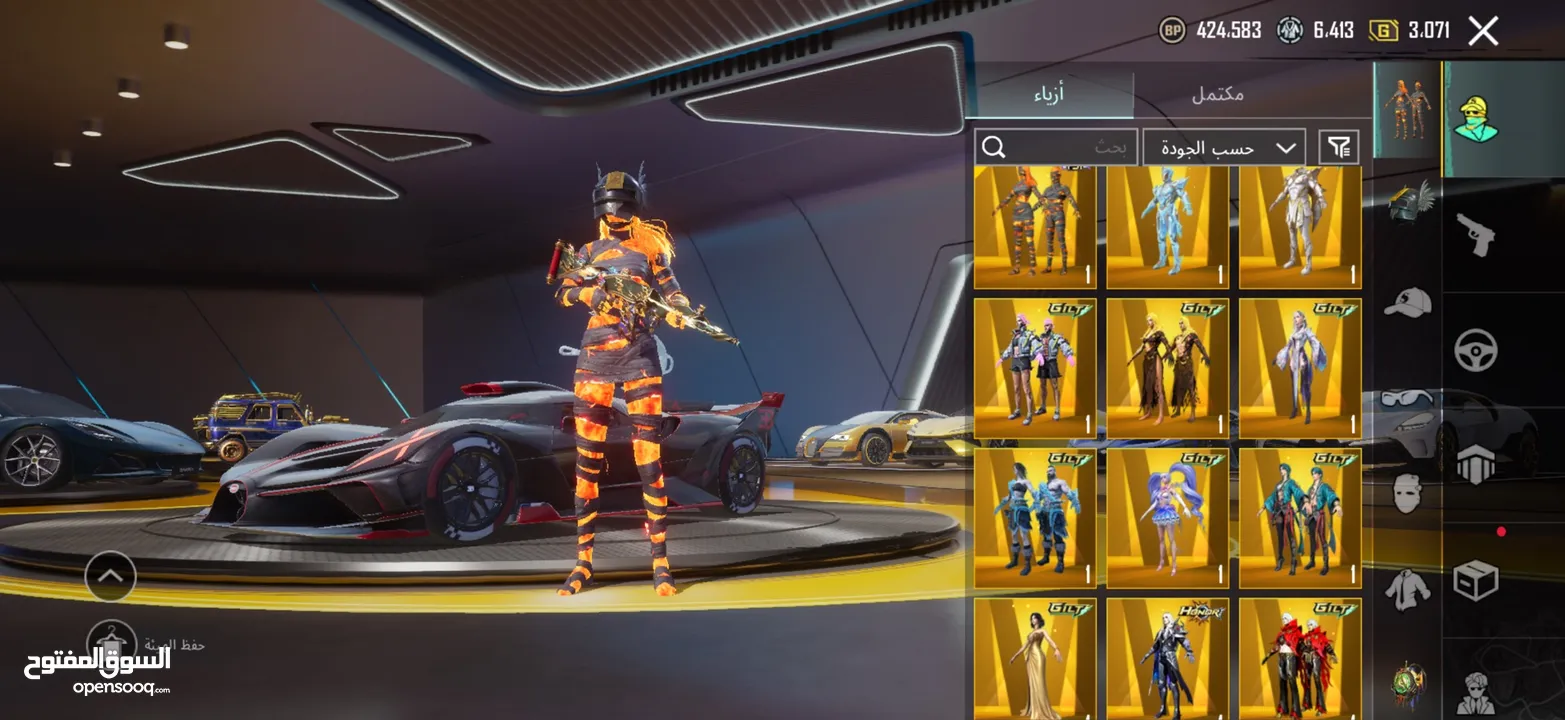This screenshot has height=720, width=1565.
Task: Open the winged helmet category
Action: coord(1408,200)
